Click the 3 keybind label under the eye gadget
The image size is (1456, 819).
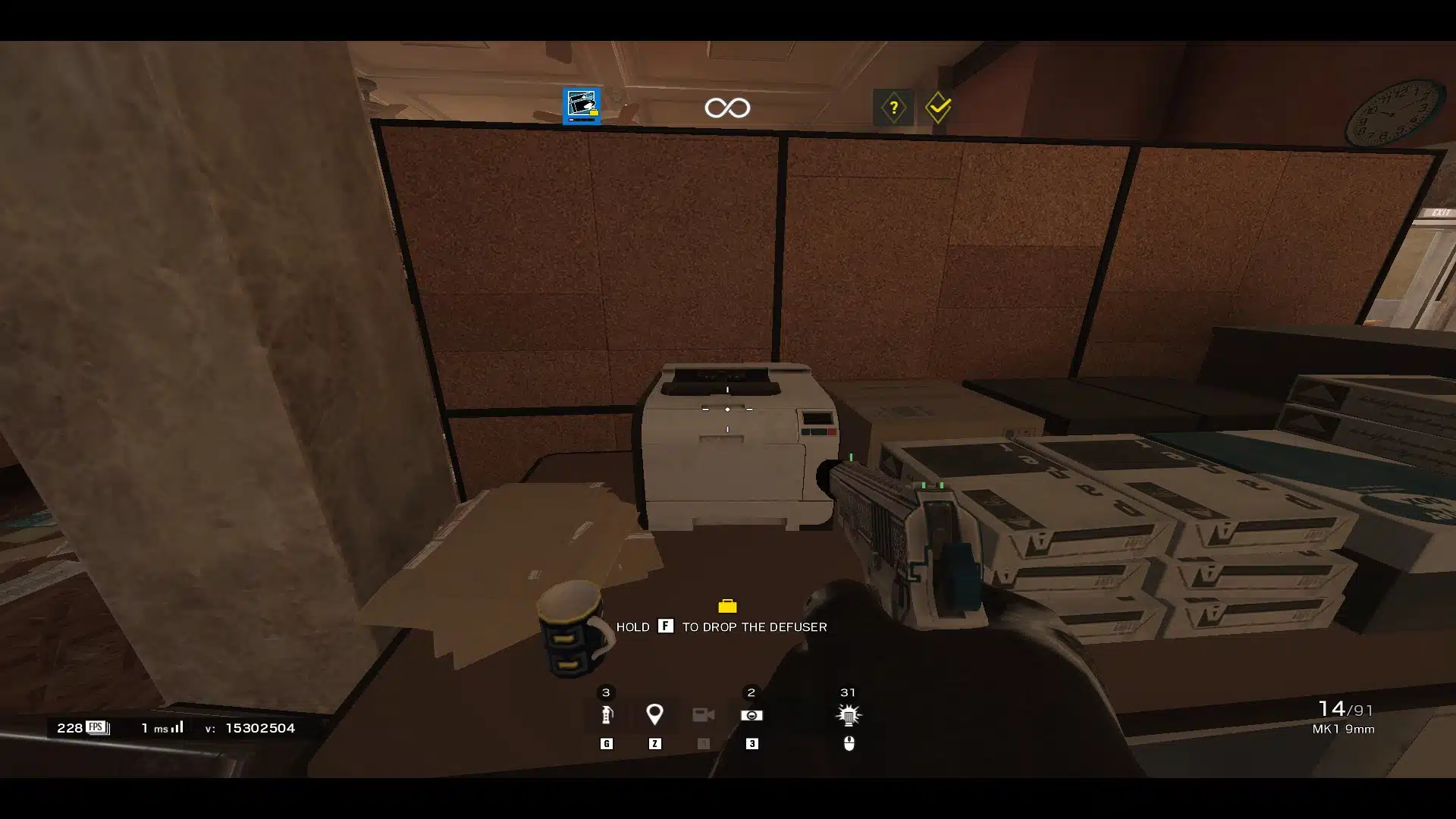pos(752,744)
